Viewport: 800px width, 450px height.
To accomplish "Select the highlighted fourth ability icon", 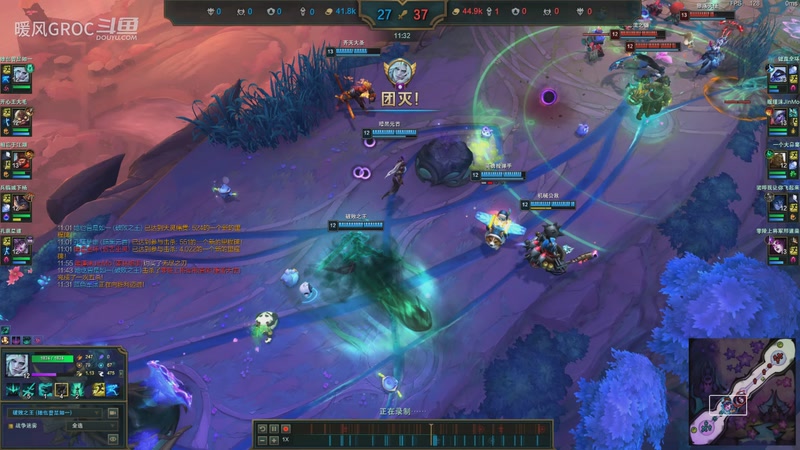I will [x=61, y=390].
